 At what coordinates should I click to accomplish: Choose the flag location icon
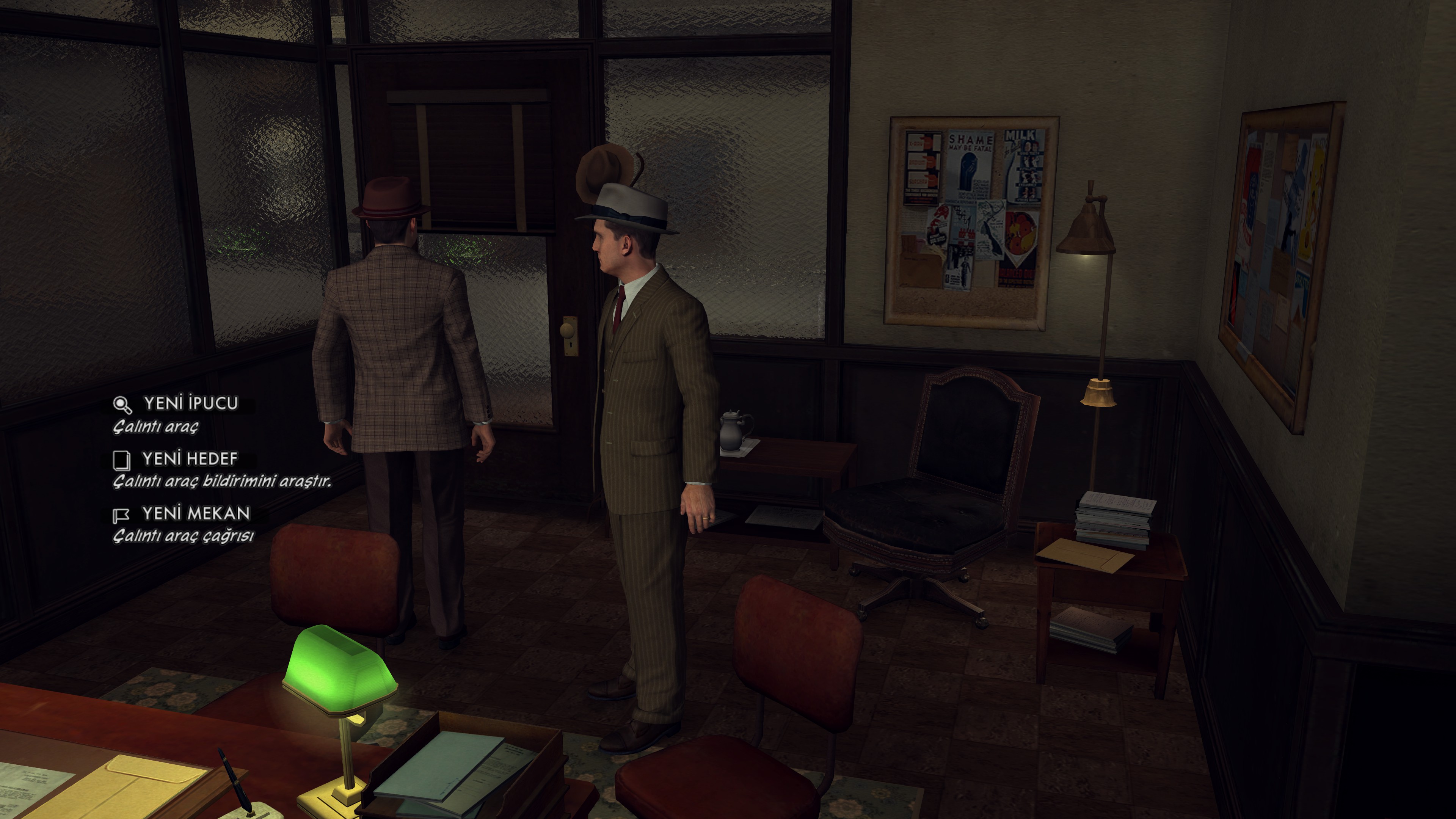121,515
